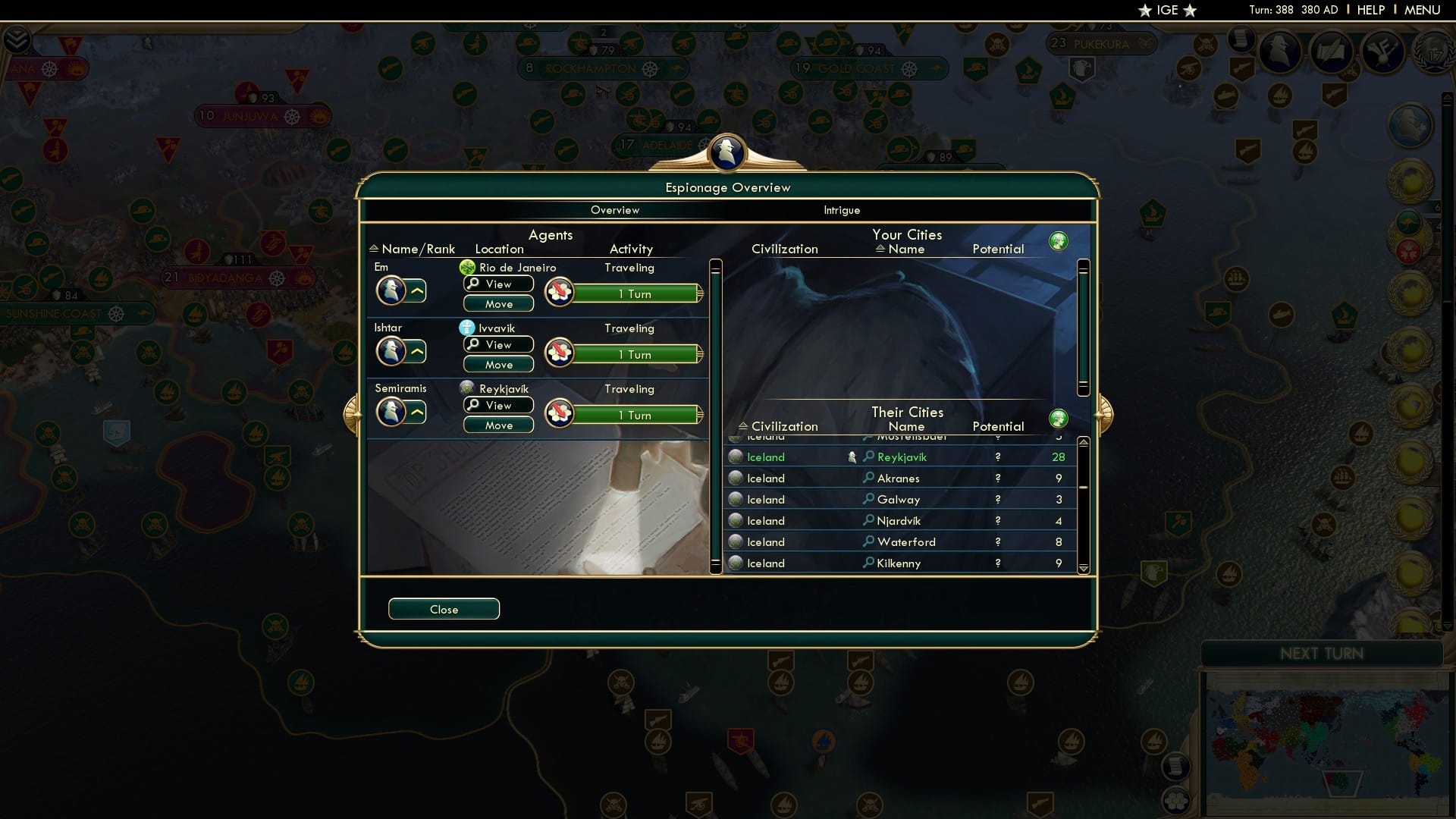Expand Semiramis's rank chevron

tap(417, 412)
